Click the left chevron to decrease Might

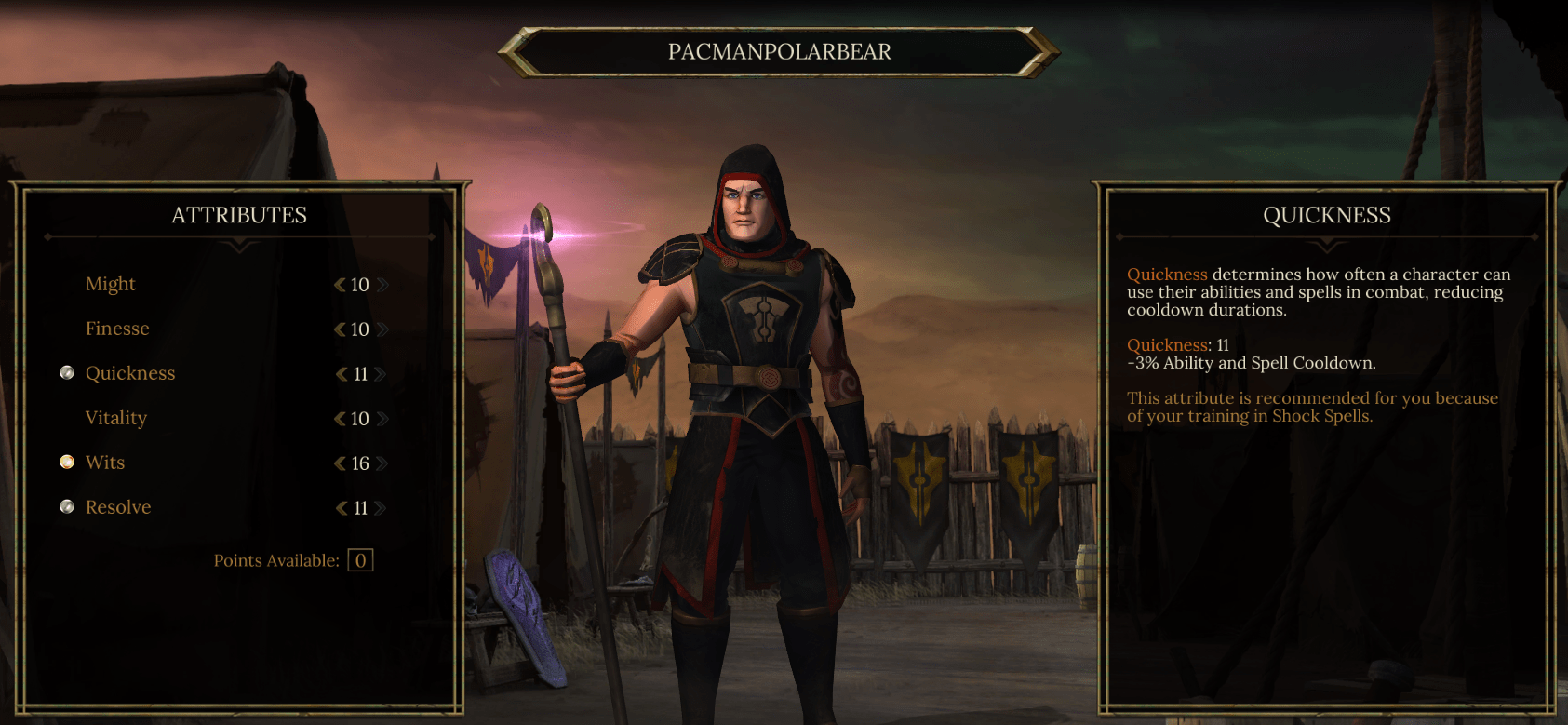click(x=339, y=284)
